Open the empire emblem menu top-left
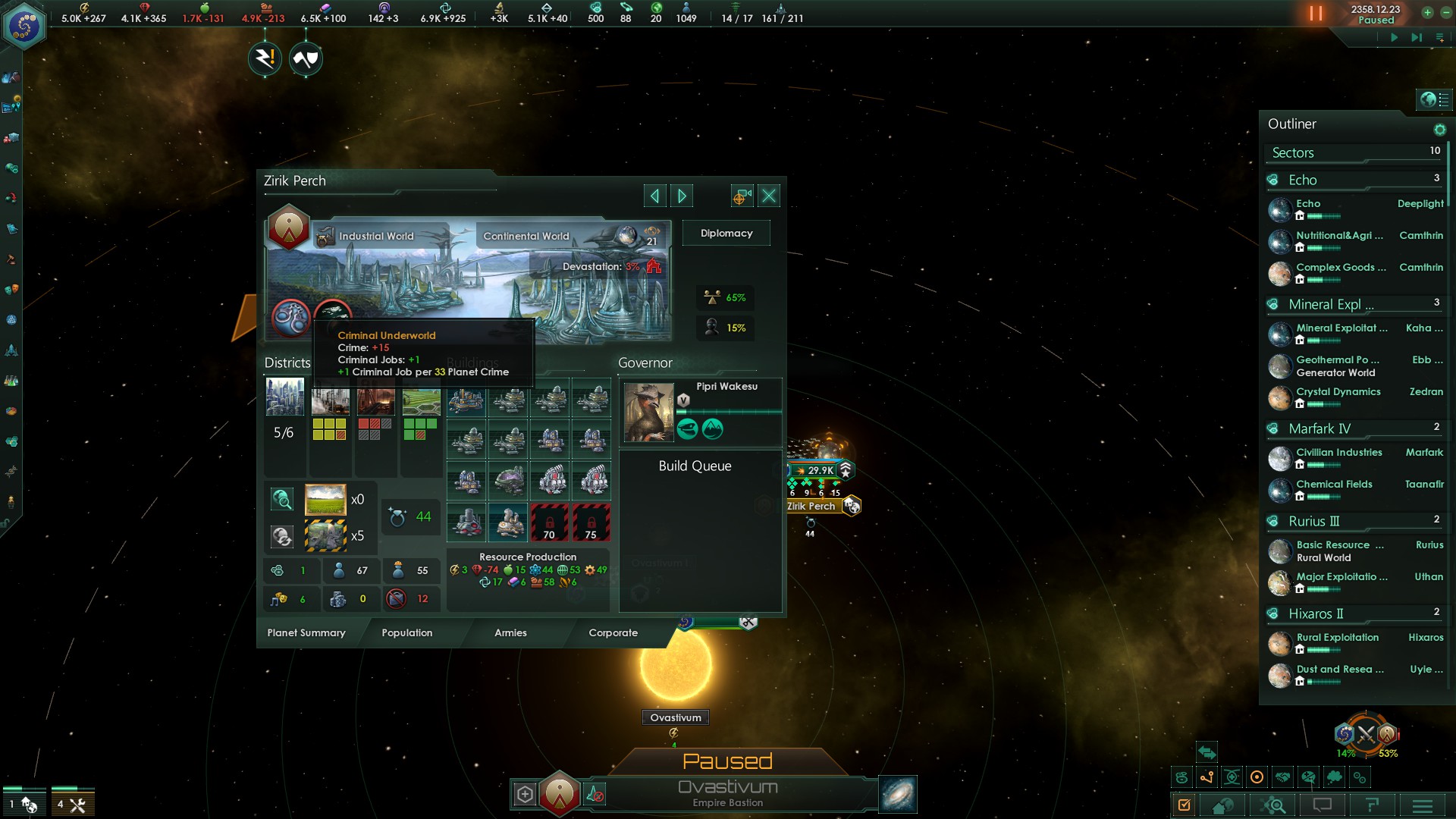 (x=24, y=26)
